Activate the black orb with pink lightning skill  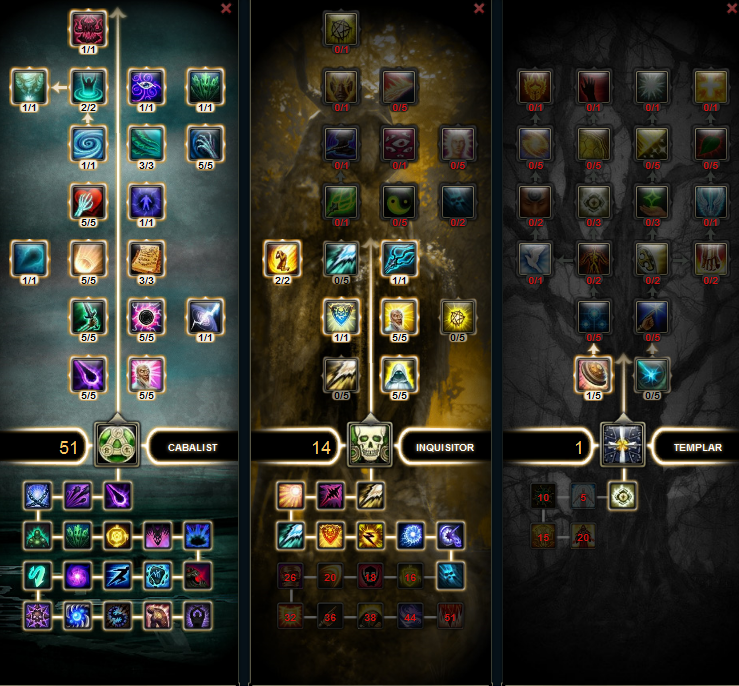[147, 316]
